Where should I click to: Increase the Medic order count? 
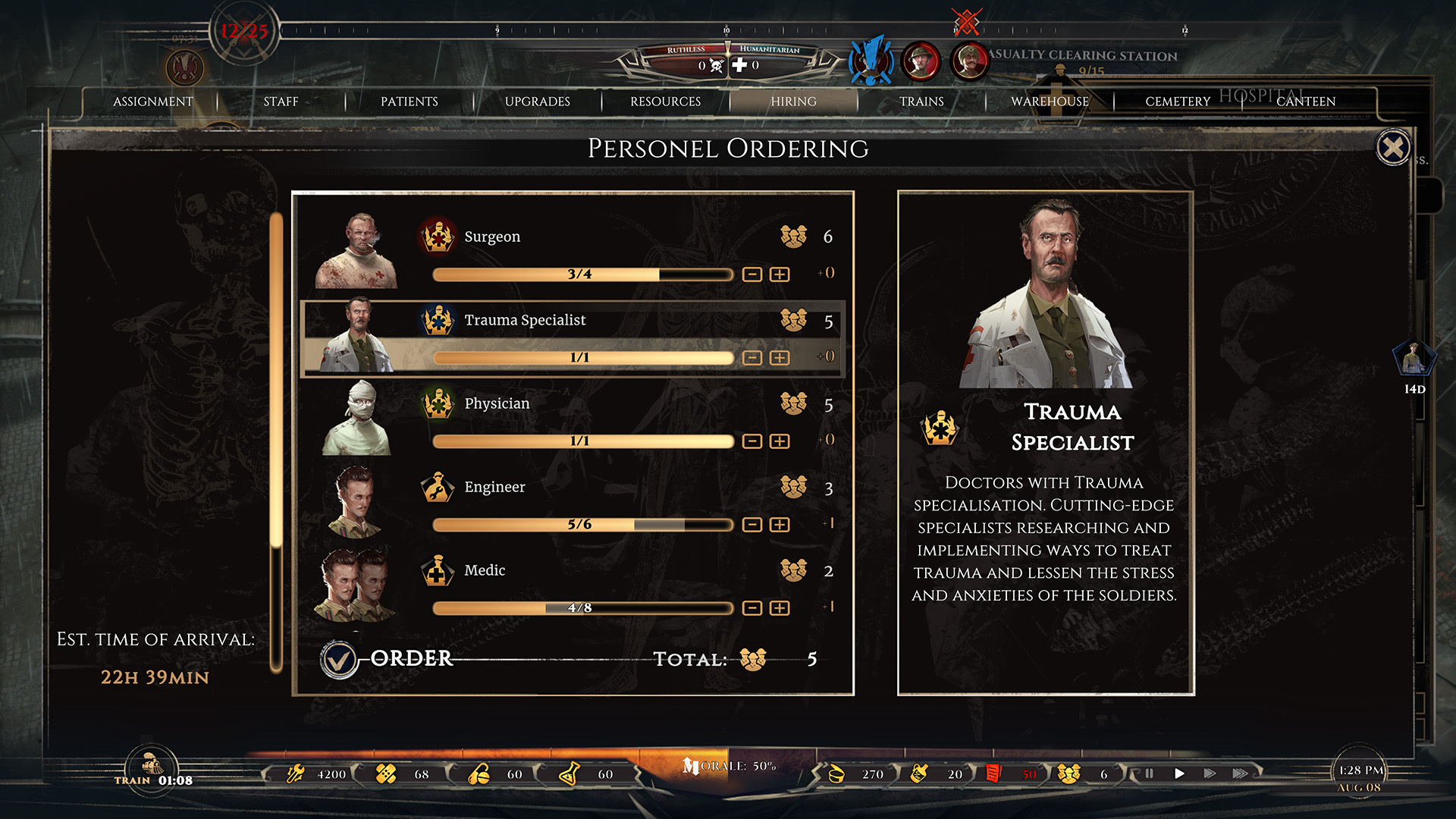click(x=780, y=608)
